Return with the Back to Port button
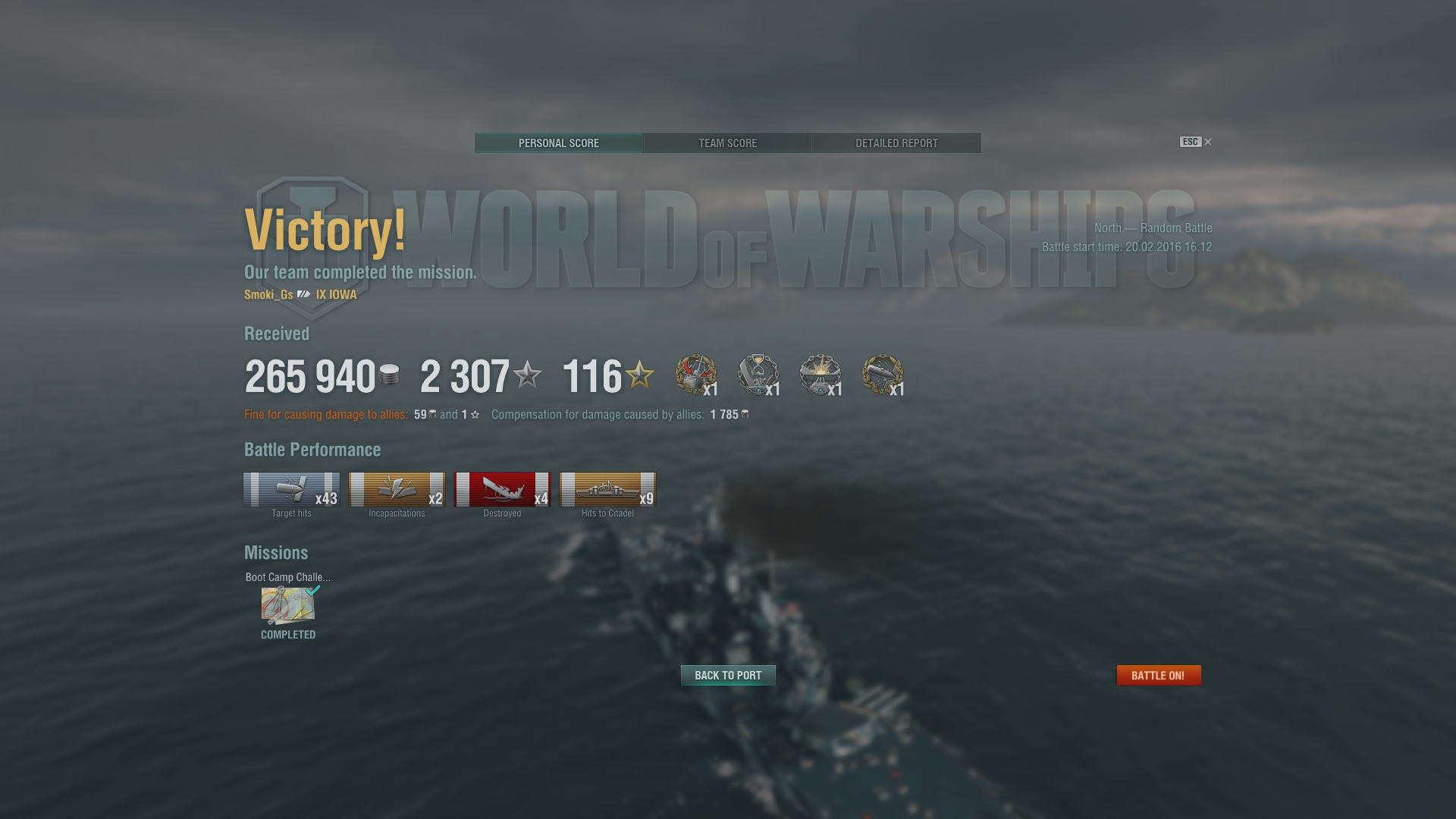1456x819 pixels. tap(728, 675)
